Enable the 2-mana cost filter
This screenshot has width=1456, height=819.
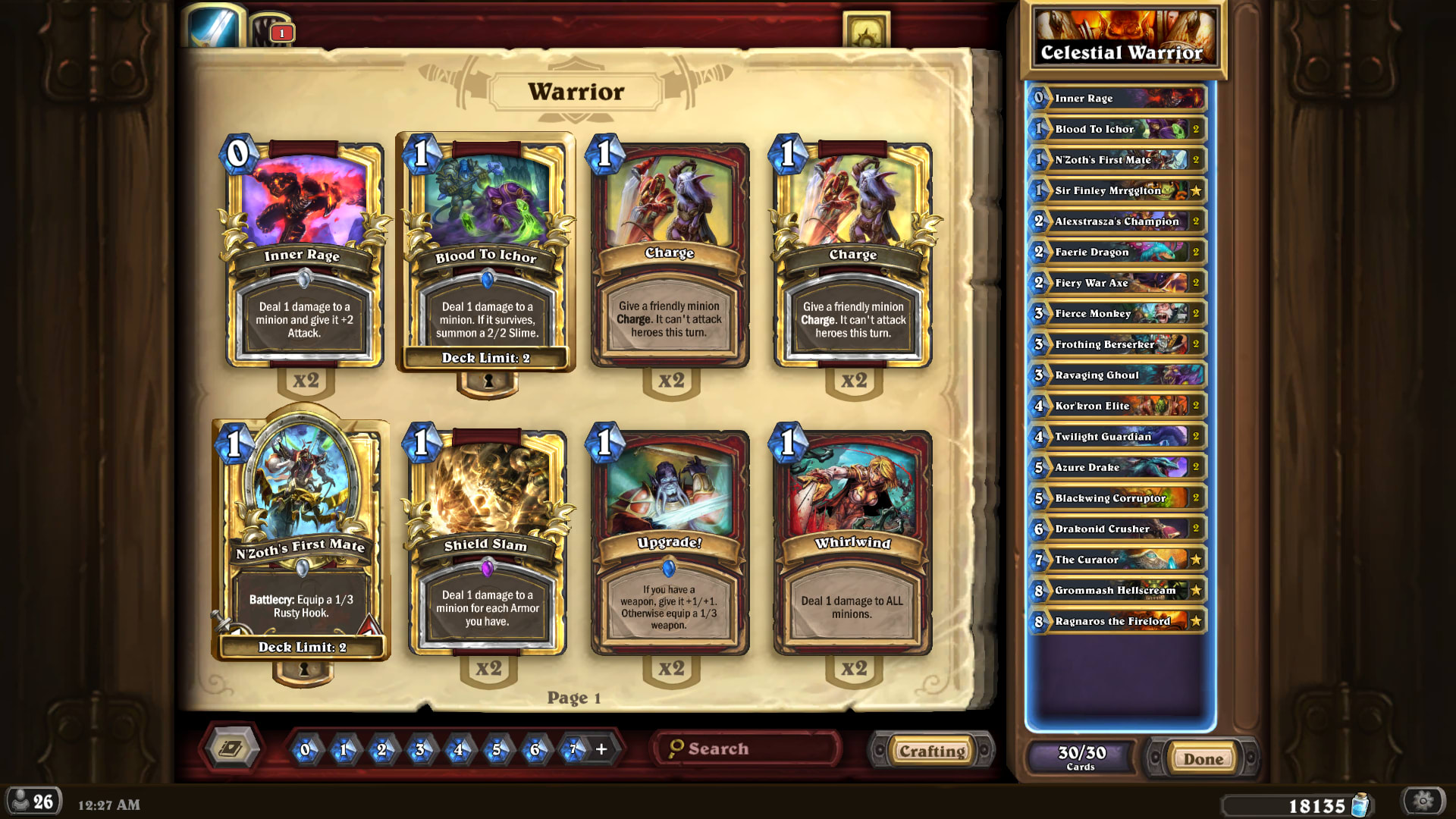381,750
